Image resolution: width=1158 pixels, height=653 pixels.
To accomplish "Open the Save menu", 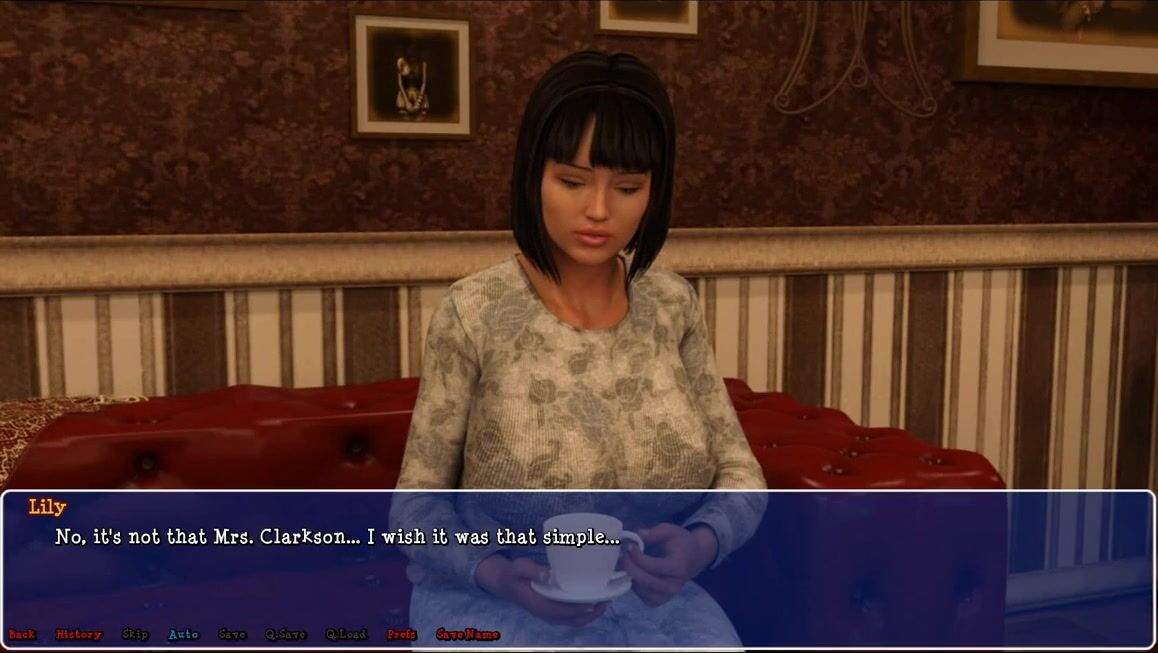I will point(232,634).
